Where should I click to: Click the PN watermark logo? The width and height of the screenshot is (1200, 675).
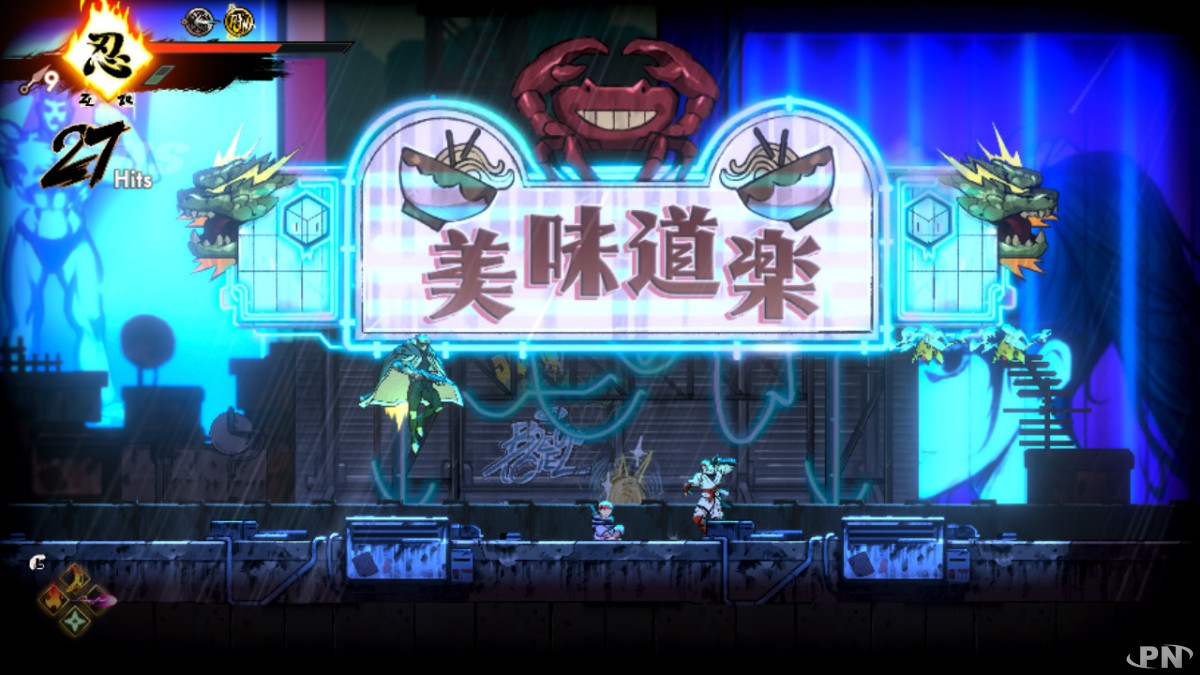[1159, 655]
